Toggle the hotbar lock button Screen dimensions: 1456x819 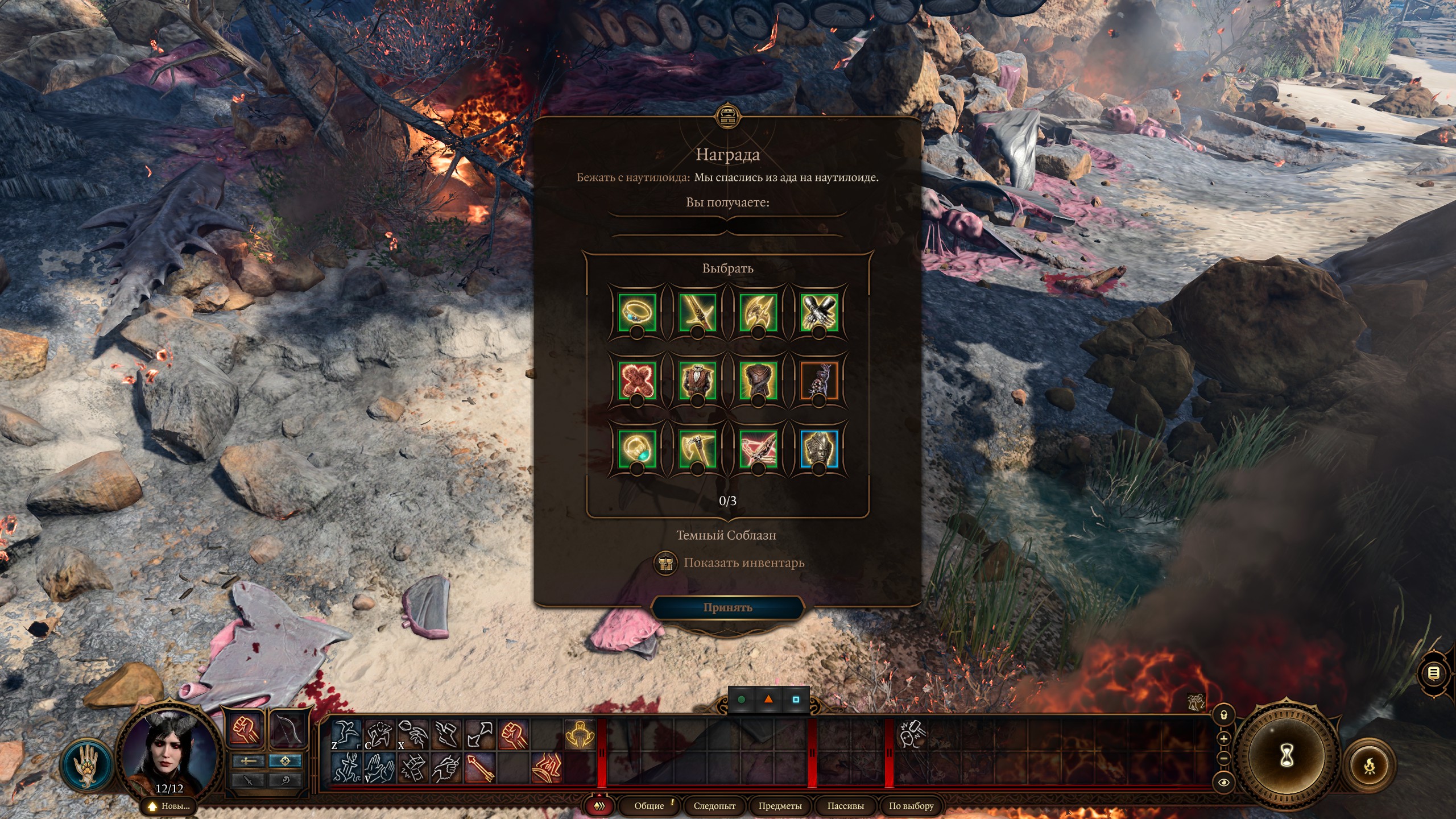1224,715
